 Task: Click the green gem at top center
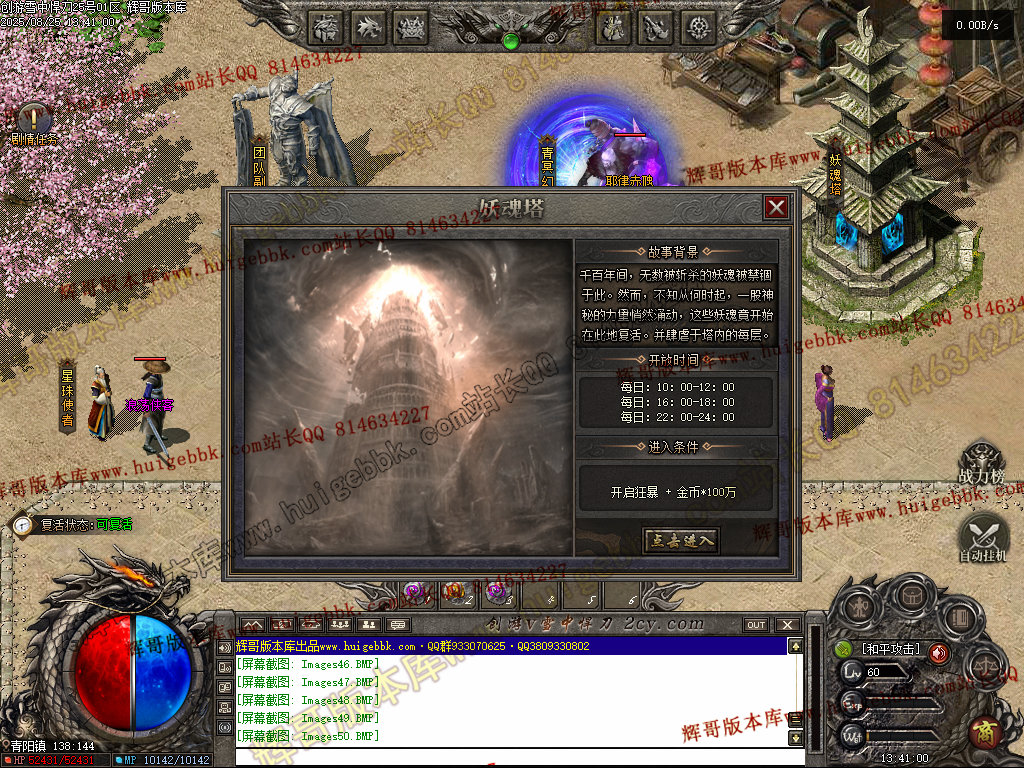pyautogui.click(x=511, y=41)
